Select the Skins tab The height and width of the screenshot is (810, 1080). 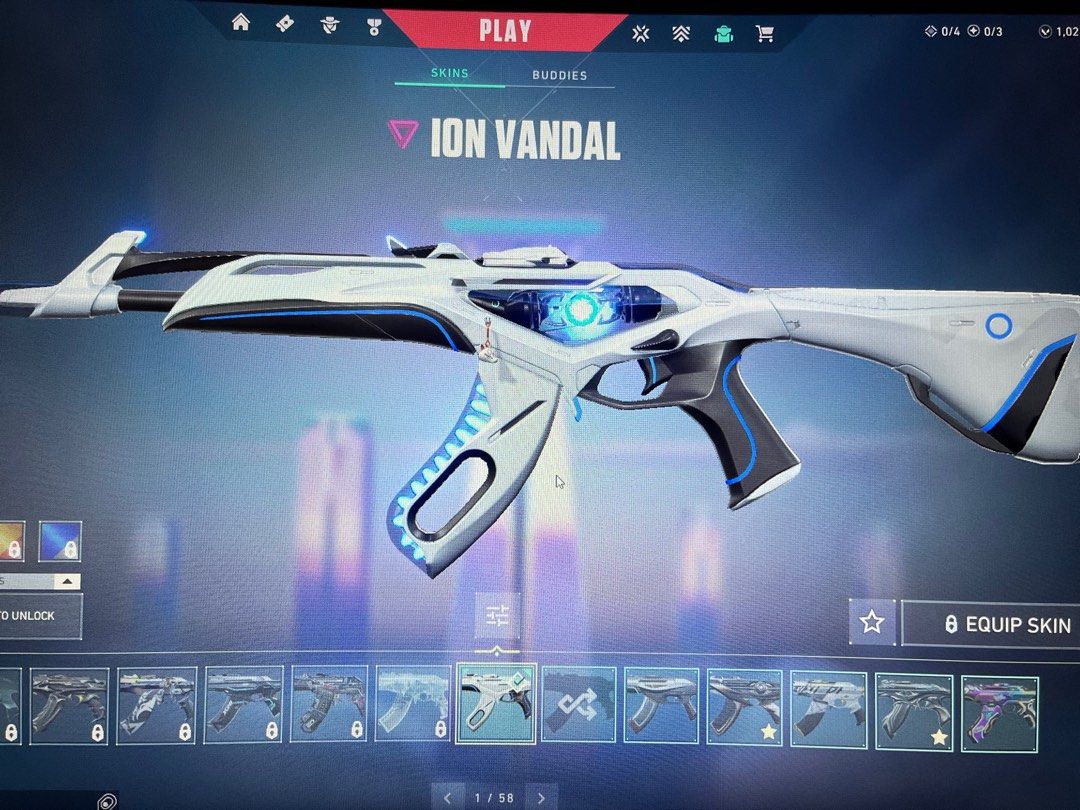tap(449, 73)
